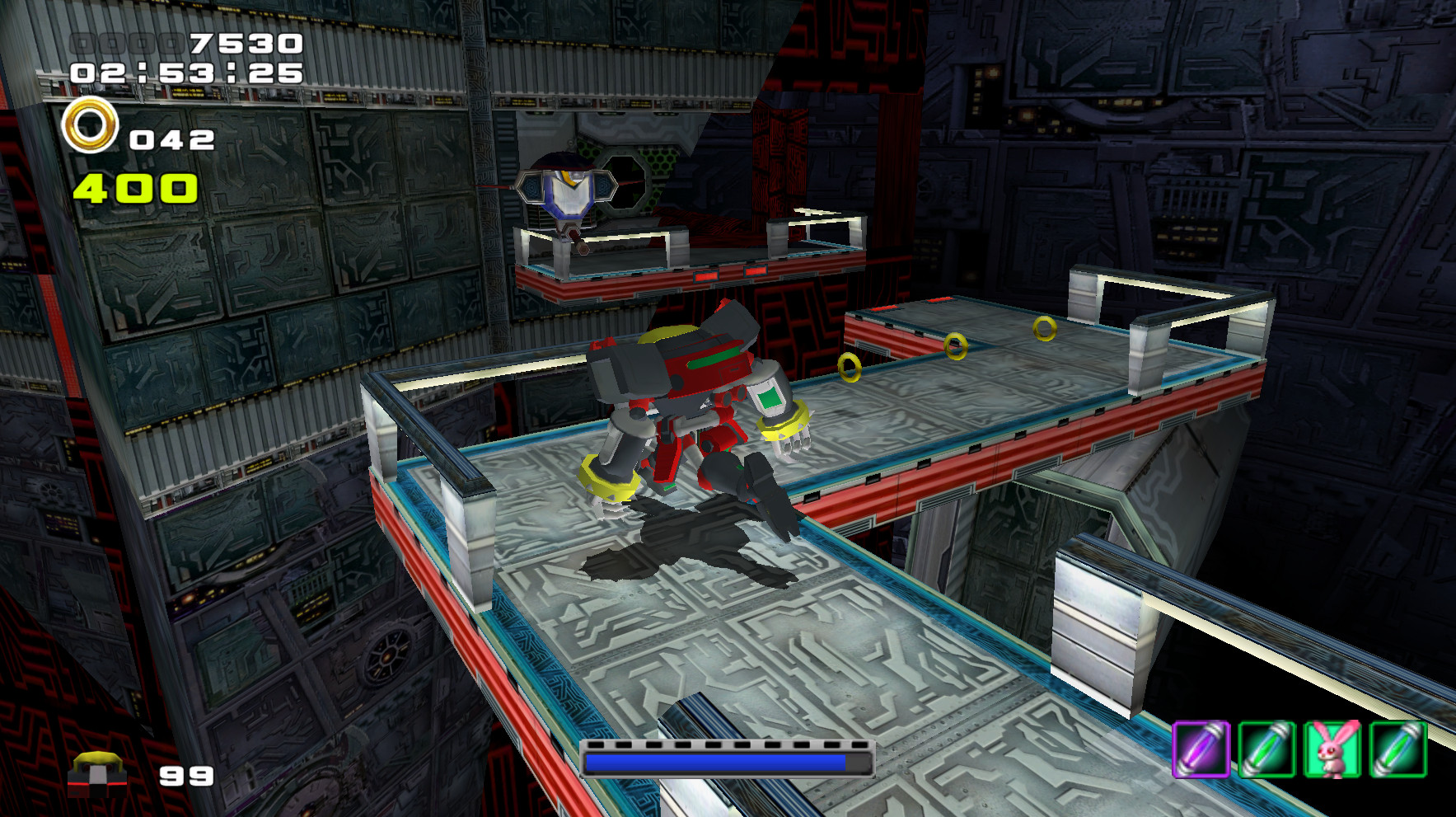
Task: Click the farthest ring near the railing
Action: tap(1045, 327)
